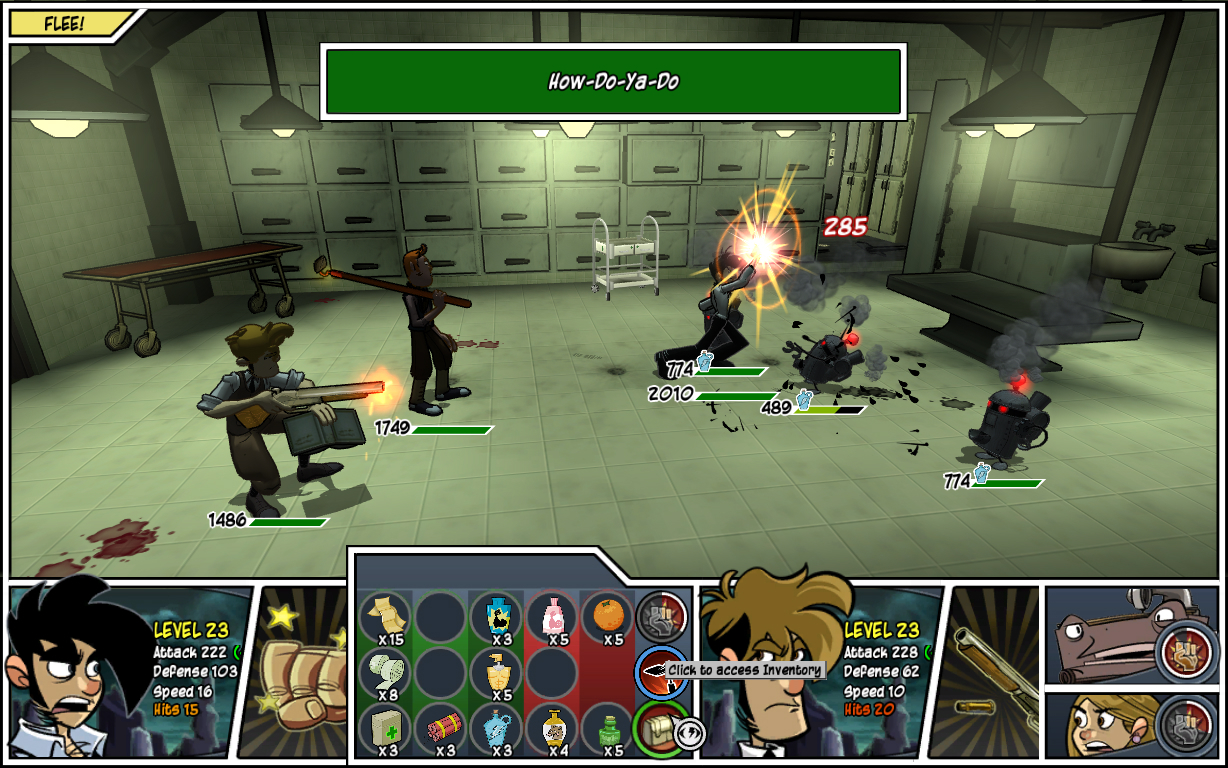Image resolution: width=1228 pixels, height=768 pixels.
Task: Choose the shotgun weapon panel
Action: (x=990, y=672)
